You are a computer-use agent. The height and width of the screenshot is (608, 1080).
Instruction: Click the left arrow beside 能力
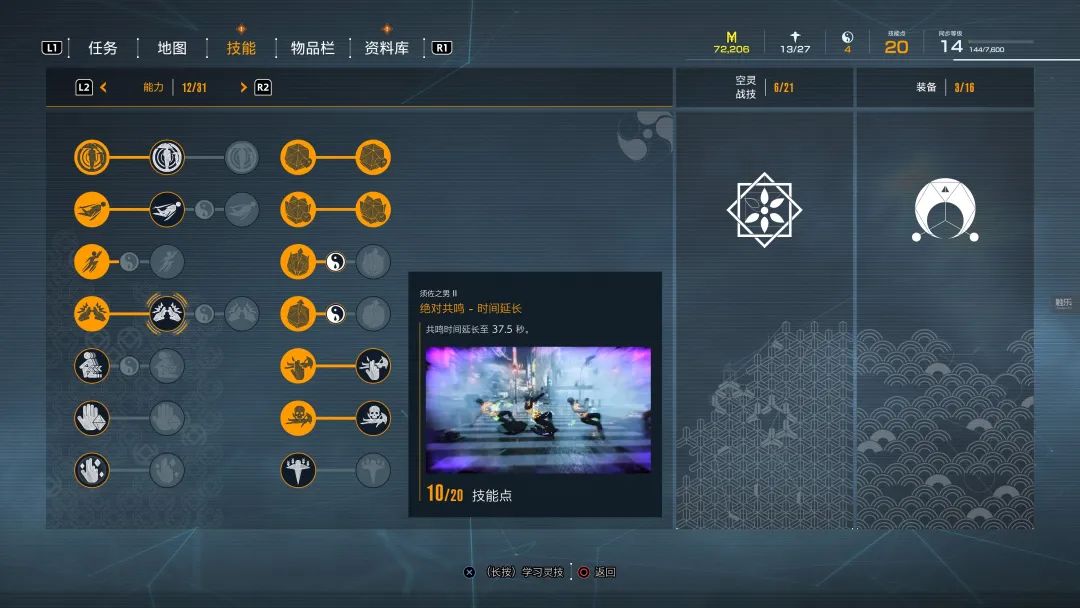[x=104, y=88]
